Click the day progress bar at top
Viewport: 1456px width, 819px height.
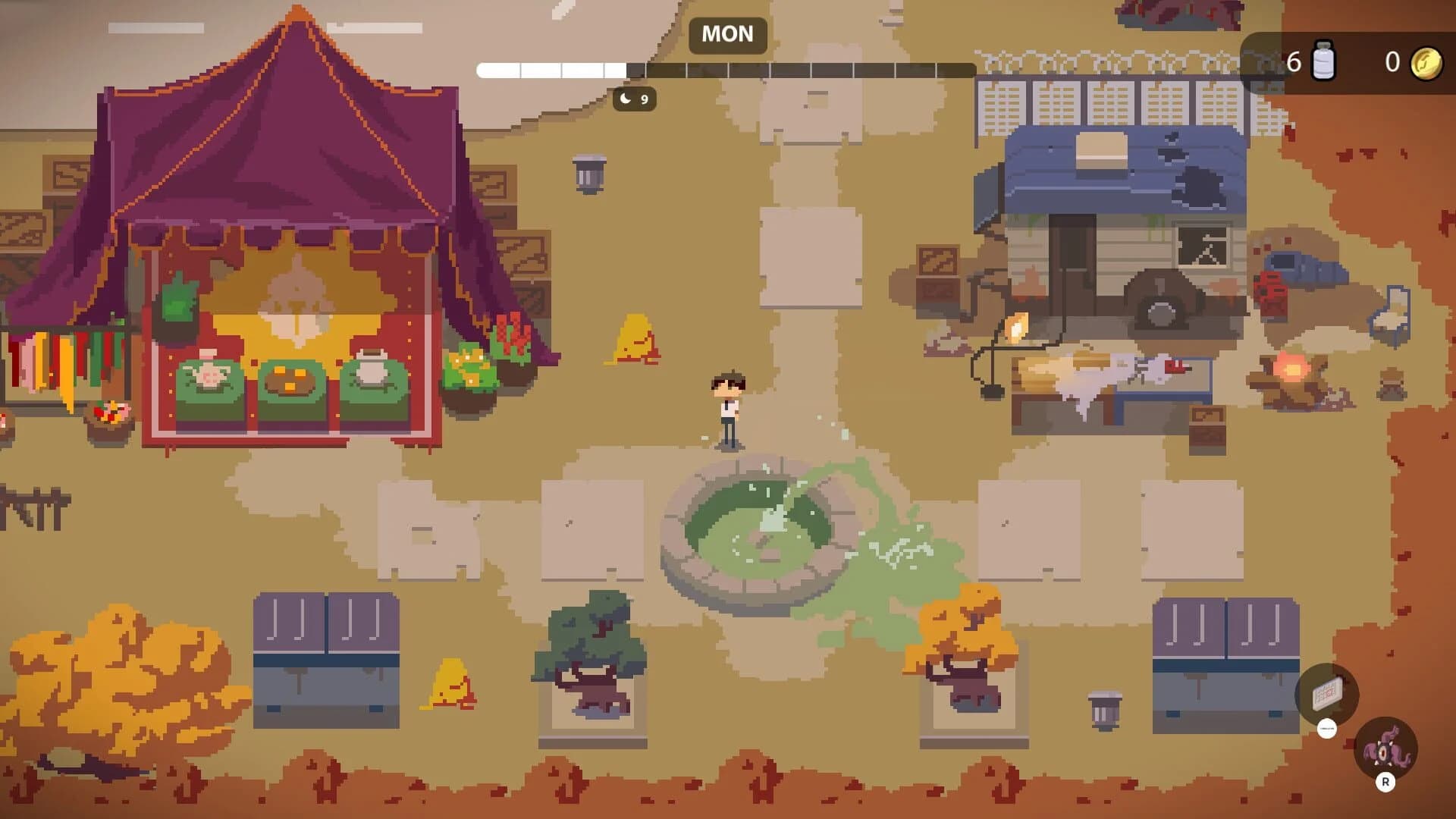click(x=726, y=70)
